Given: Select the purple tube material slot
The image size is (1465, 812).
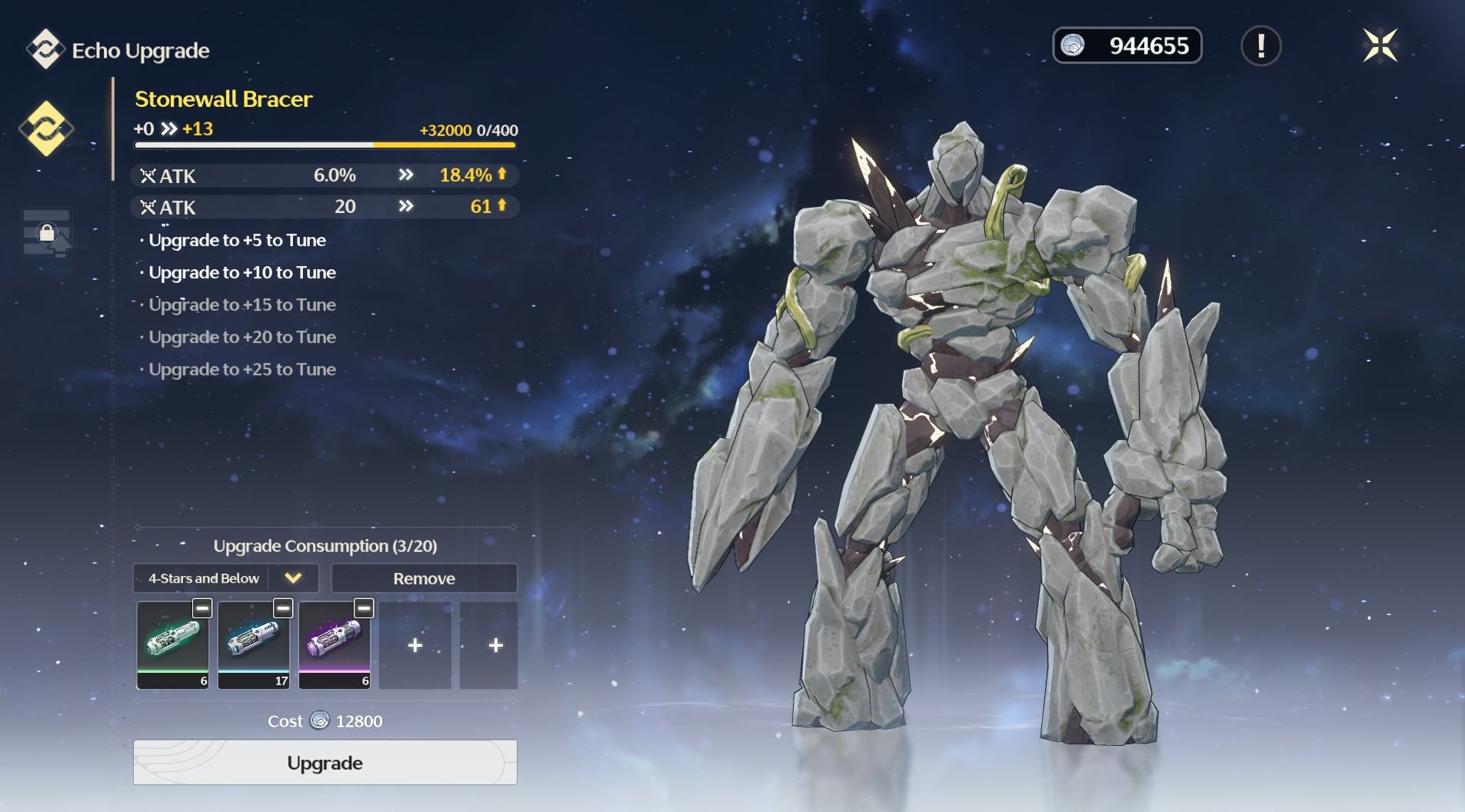Looking at the screenshot, I should point(335,644).
